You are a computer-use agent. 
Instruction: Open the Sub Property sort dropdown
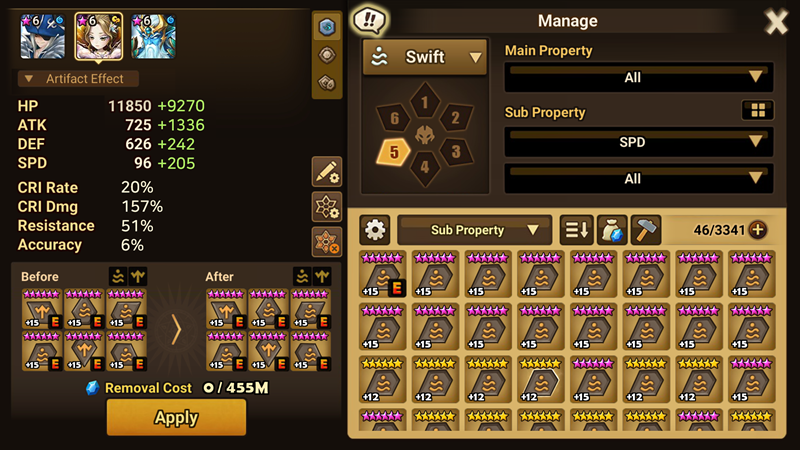pos(475,230)
